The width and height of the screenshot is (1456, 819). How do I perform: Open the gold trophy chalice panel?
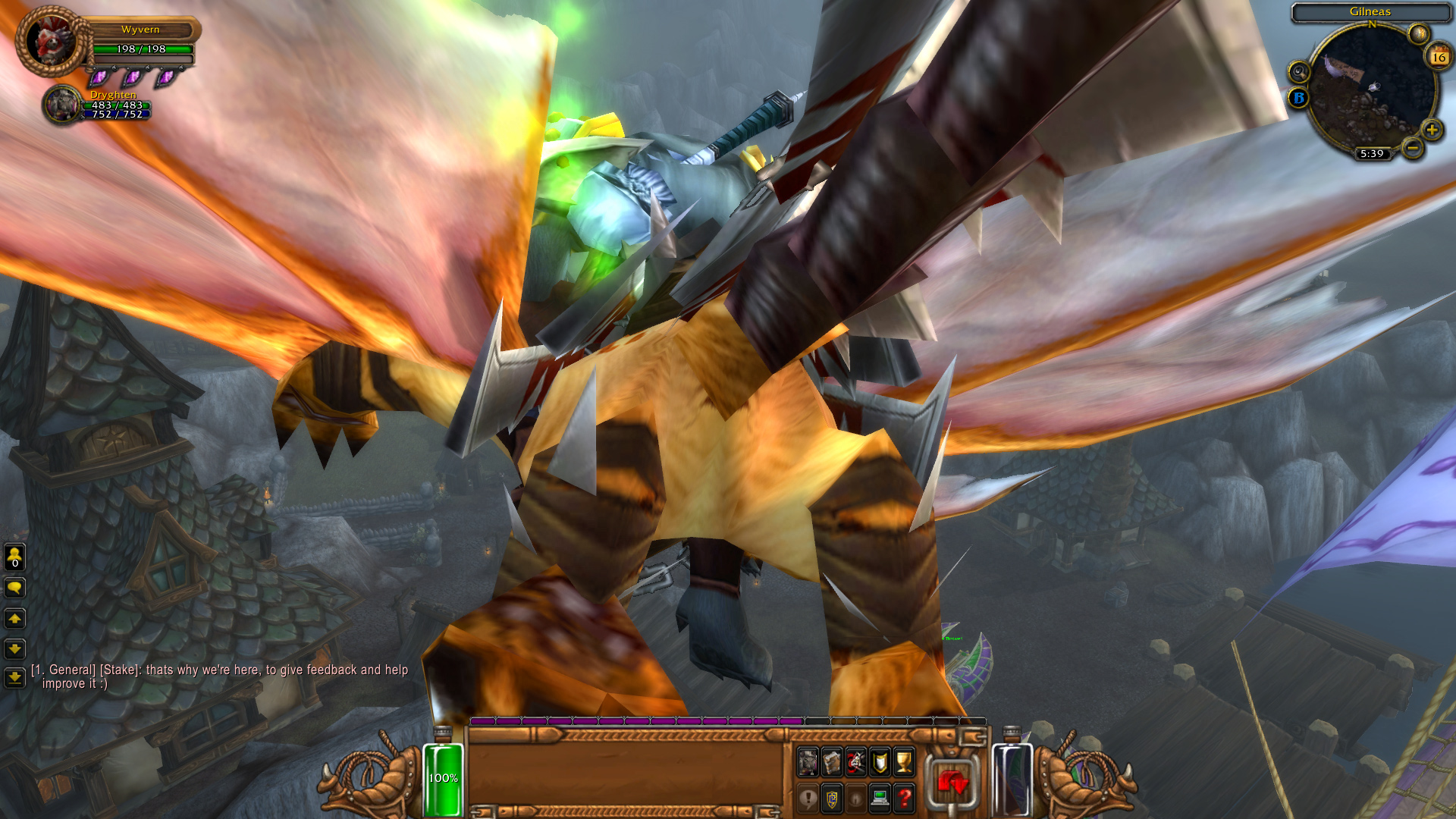pyautogui.click(x=904, y=762)
